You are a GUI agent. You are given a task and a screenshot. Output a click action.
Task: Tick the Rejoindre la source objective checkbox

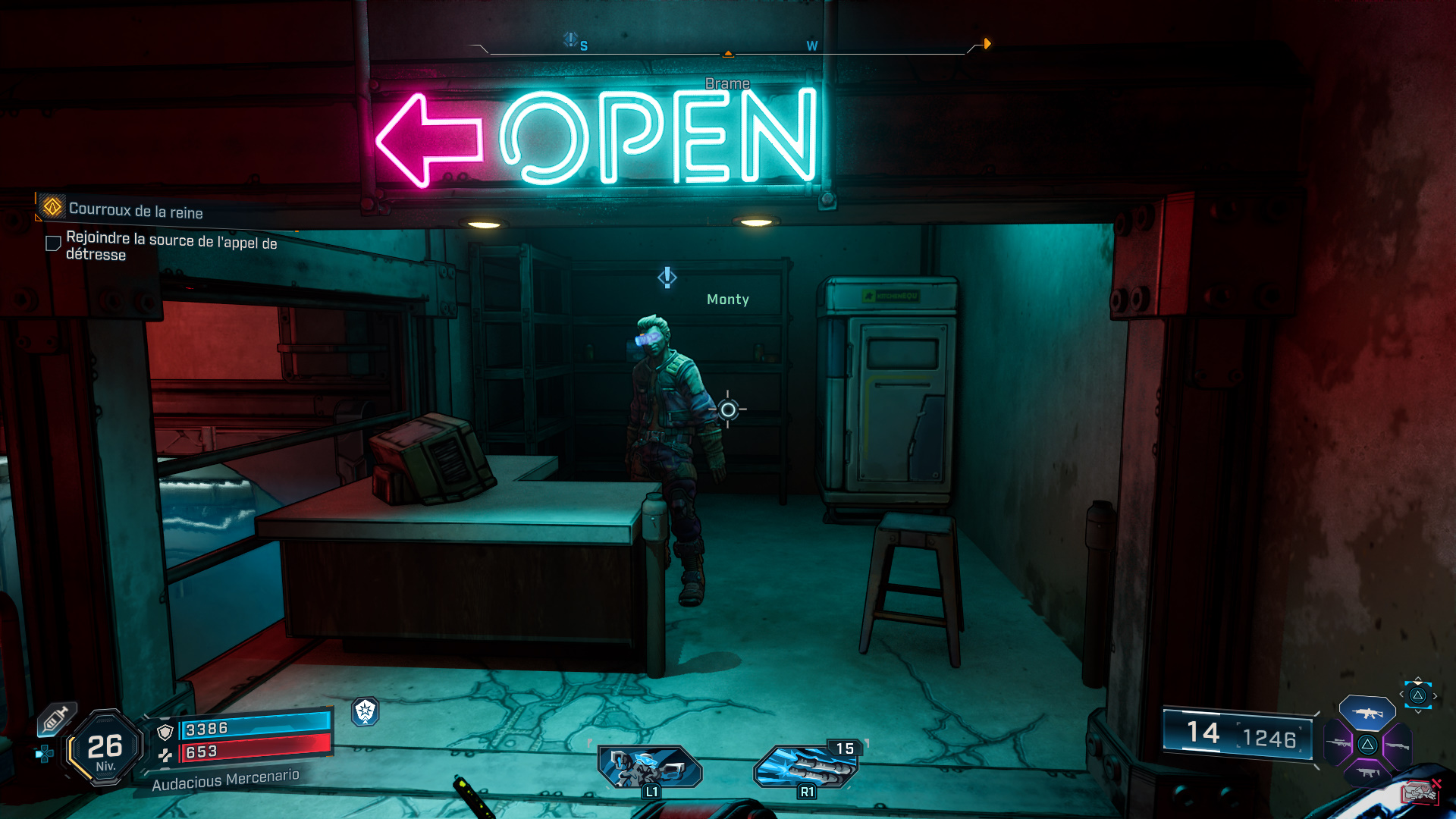click(53, 243)
